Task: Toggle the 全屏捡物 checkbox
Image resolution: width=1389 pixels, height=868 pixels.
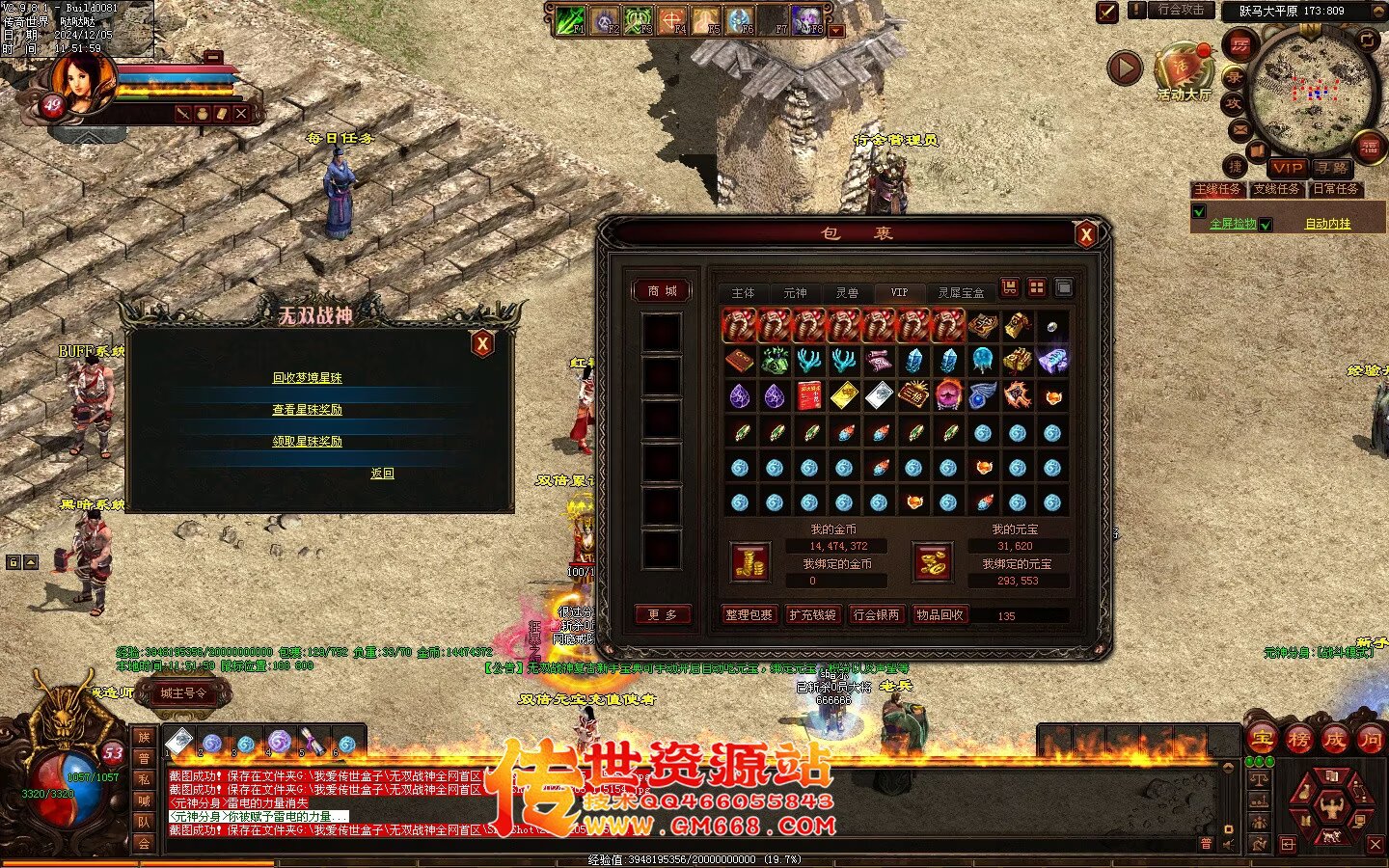Action: click(1199, 212)
